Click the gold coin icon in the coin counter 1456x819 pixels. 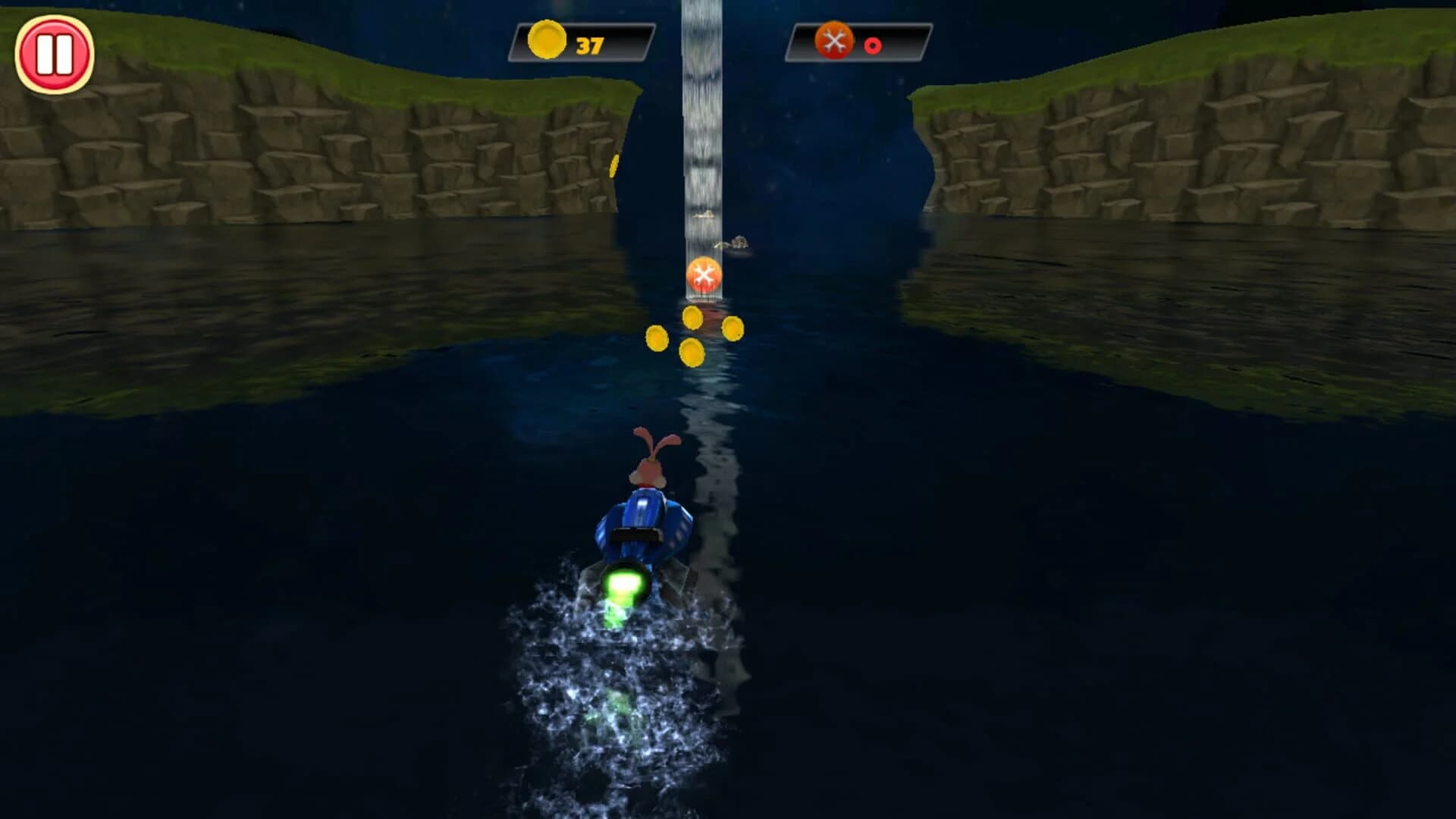pos(548,43)
